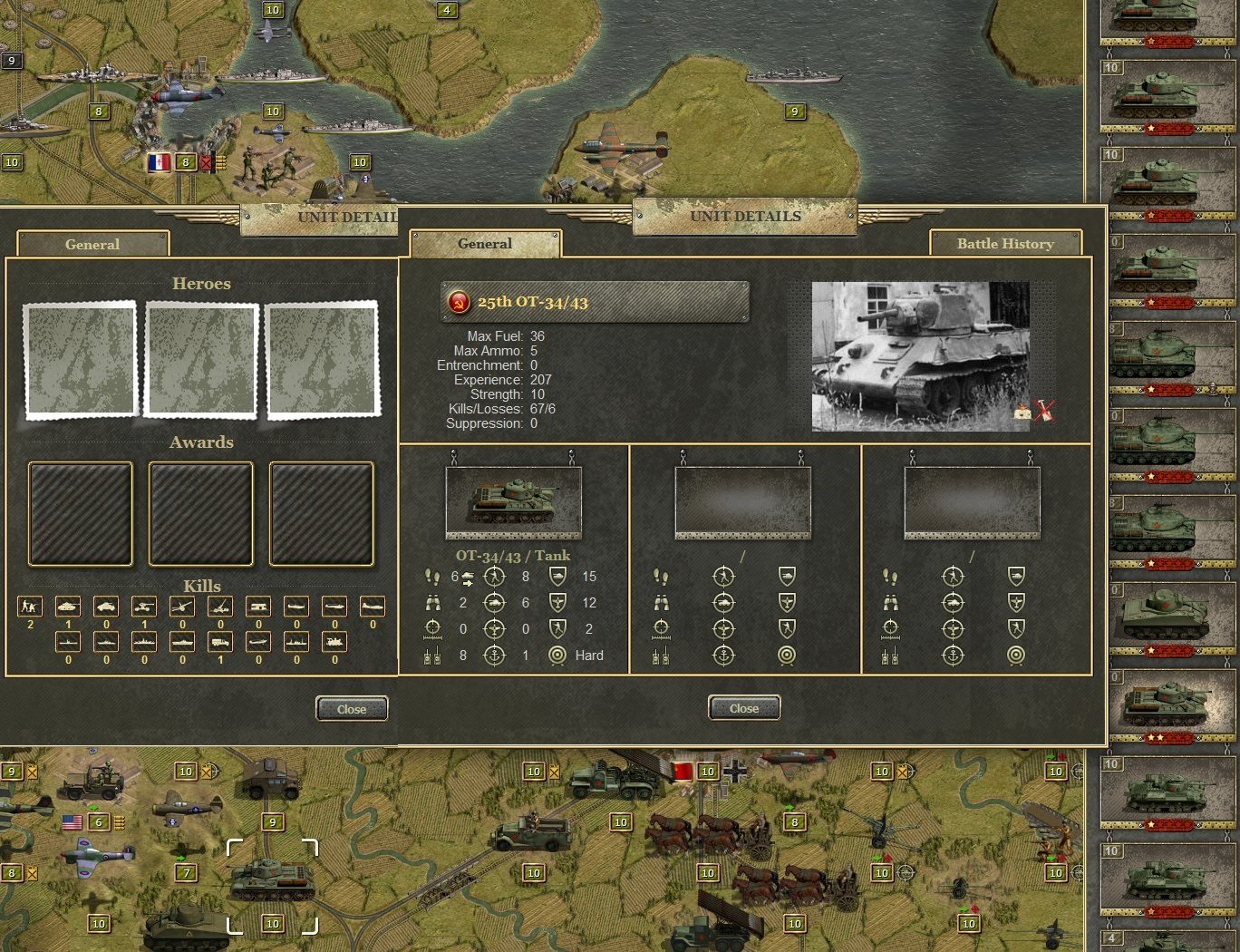Open the Battle History tab
Image resolution: width=1240 pixels, height=952 pixels.
point(1005,244)
